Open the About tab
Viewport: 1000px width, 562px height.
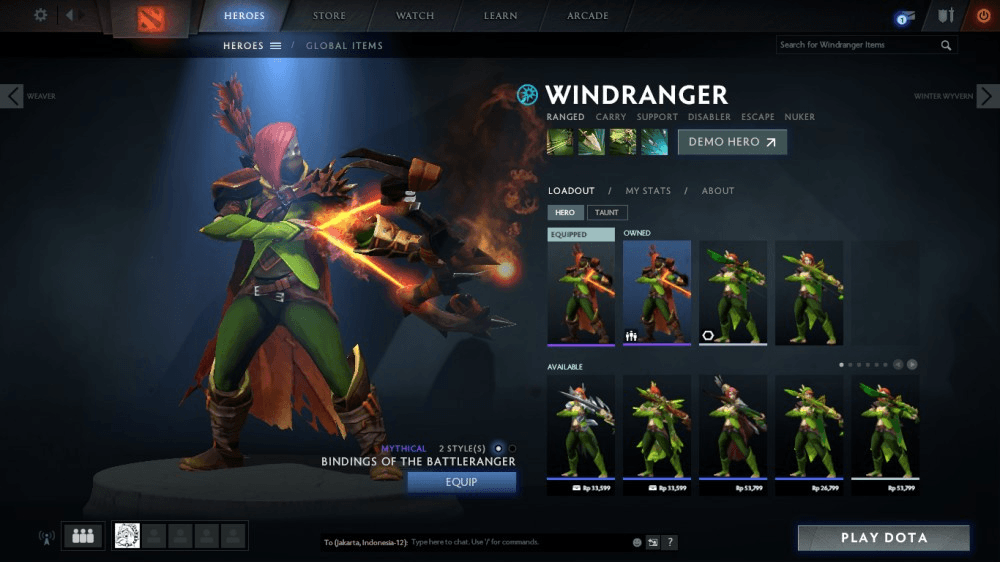pyautogui.click(x=718, y=191)
